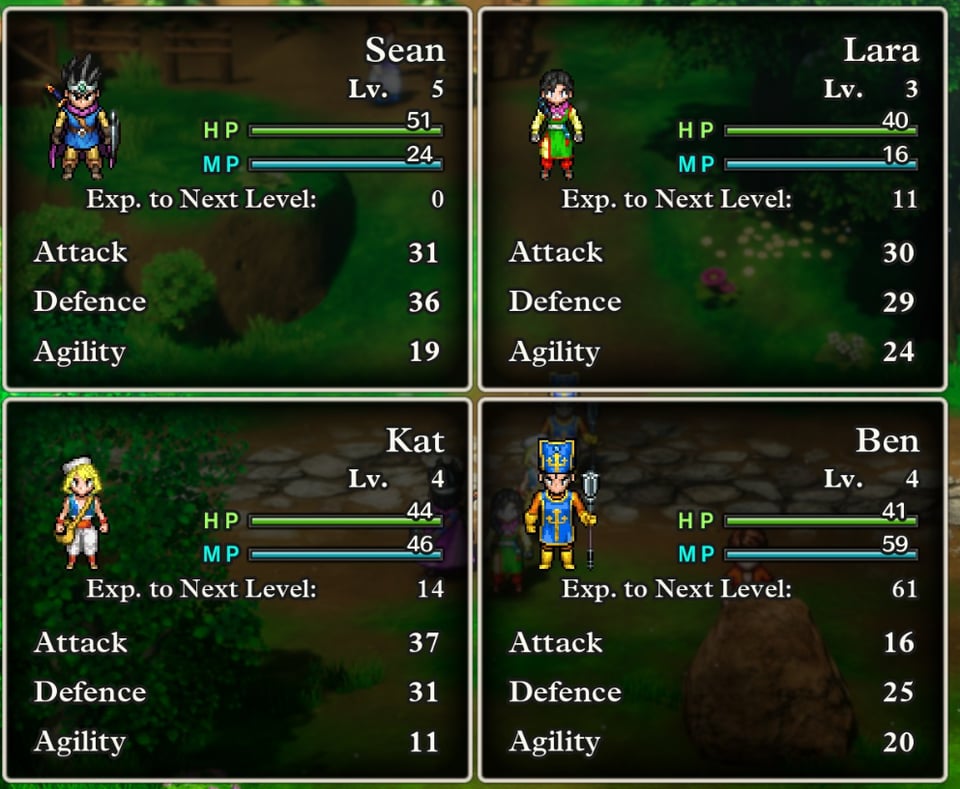Pick Ben's character status panel
The image size is (960, 789).
click(x=712, y=589)
